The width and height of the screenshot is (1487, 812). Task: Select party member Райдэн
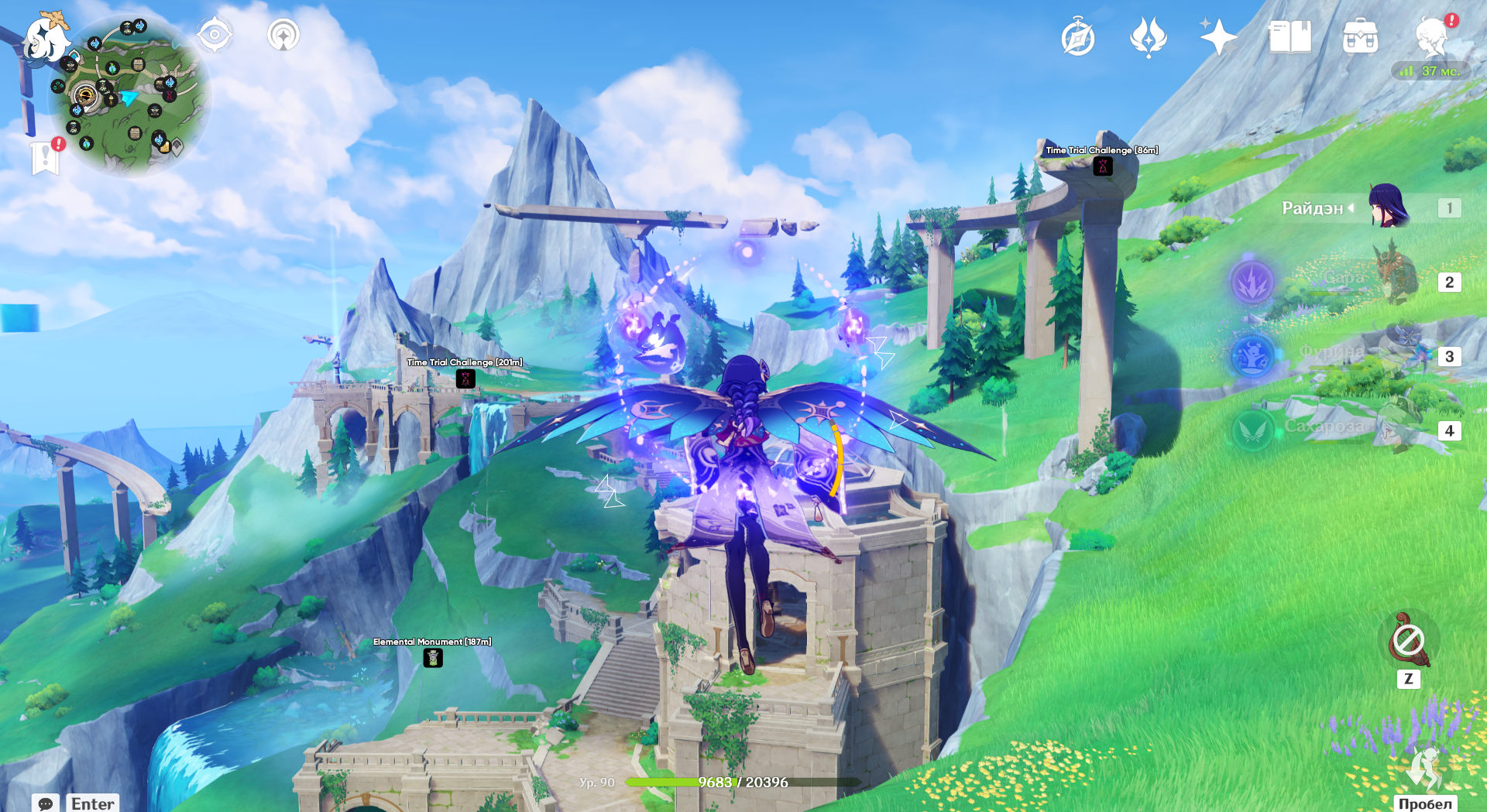[1387, 207]
